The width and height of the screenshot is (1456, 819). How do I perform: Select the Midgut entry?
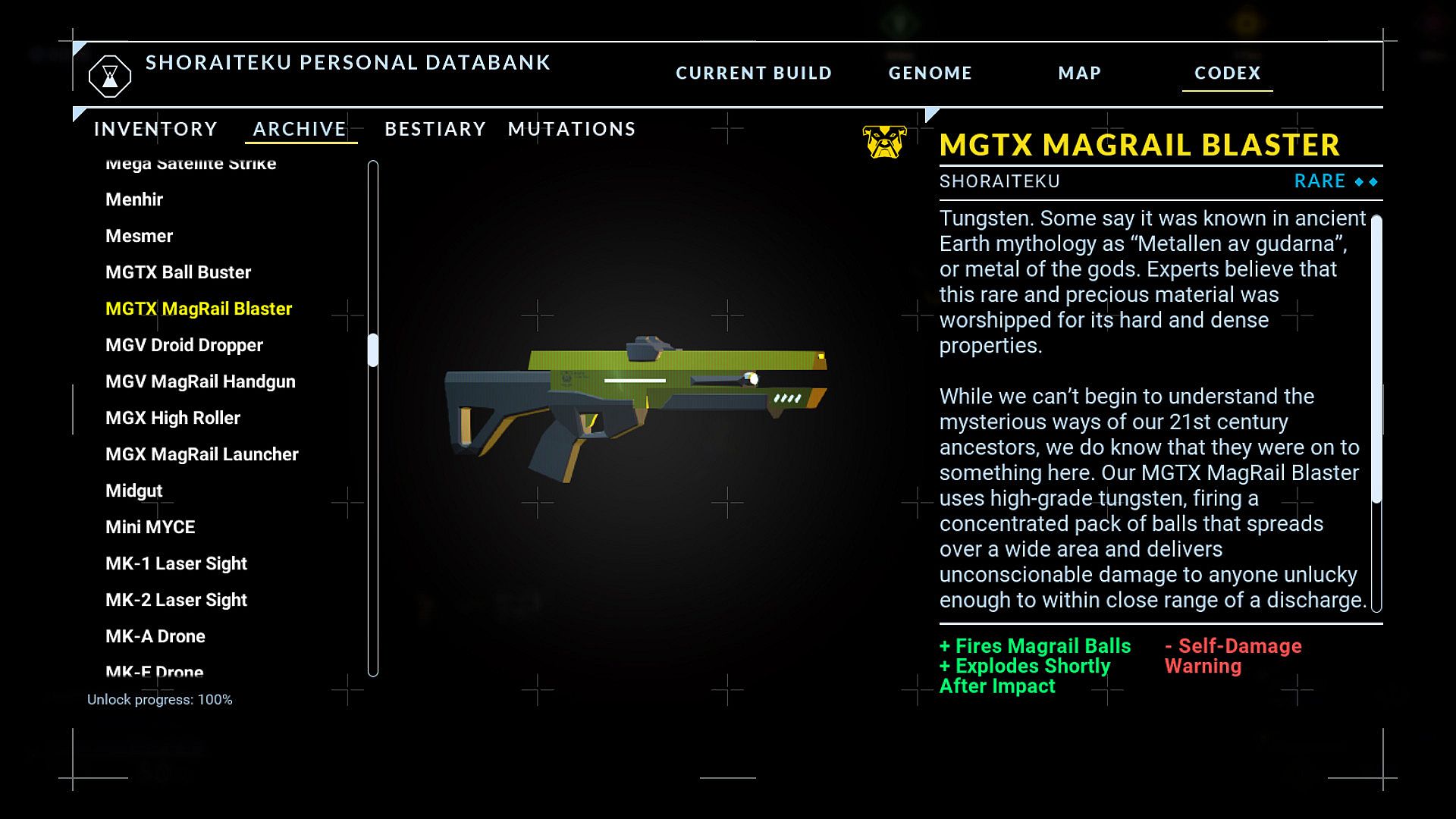tap(134, 491)
